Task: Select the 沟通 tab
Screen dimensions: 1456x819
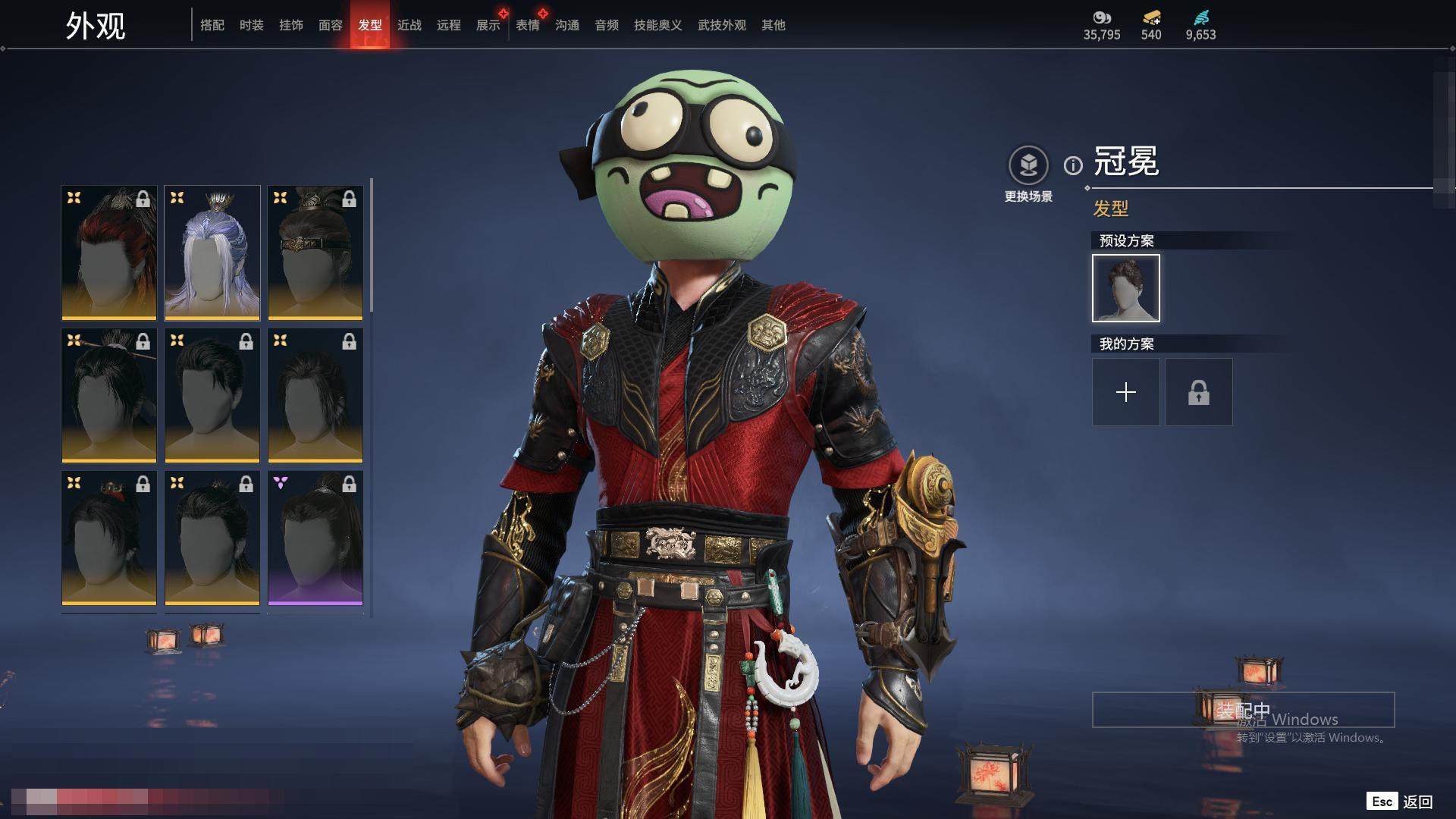Action: tap(567, 25)
